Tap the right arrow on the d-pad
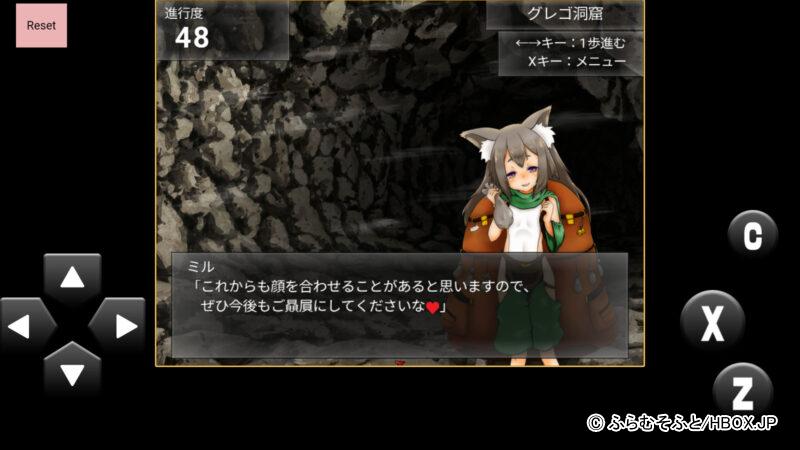 pyautogui.click(x=118, y=325)
